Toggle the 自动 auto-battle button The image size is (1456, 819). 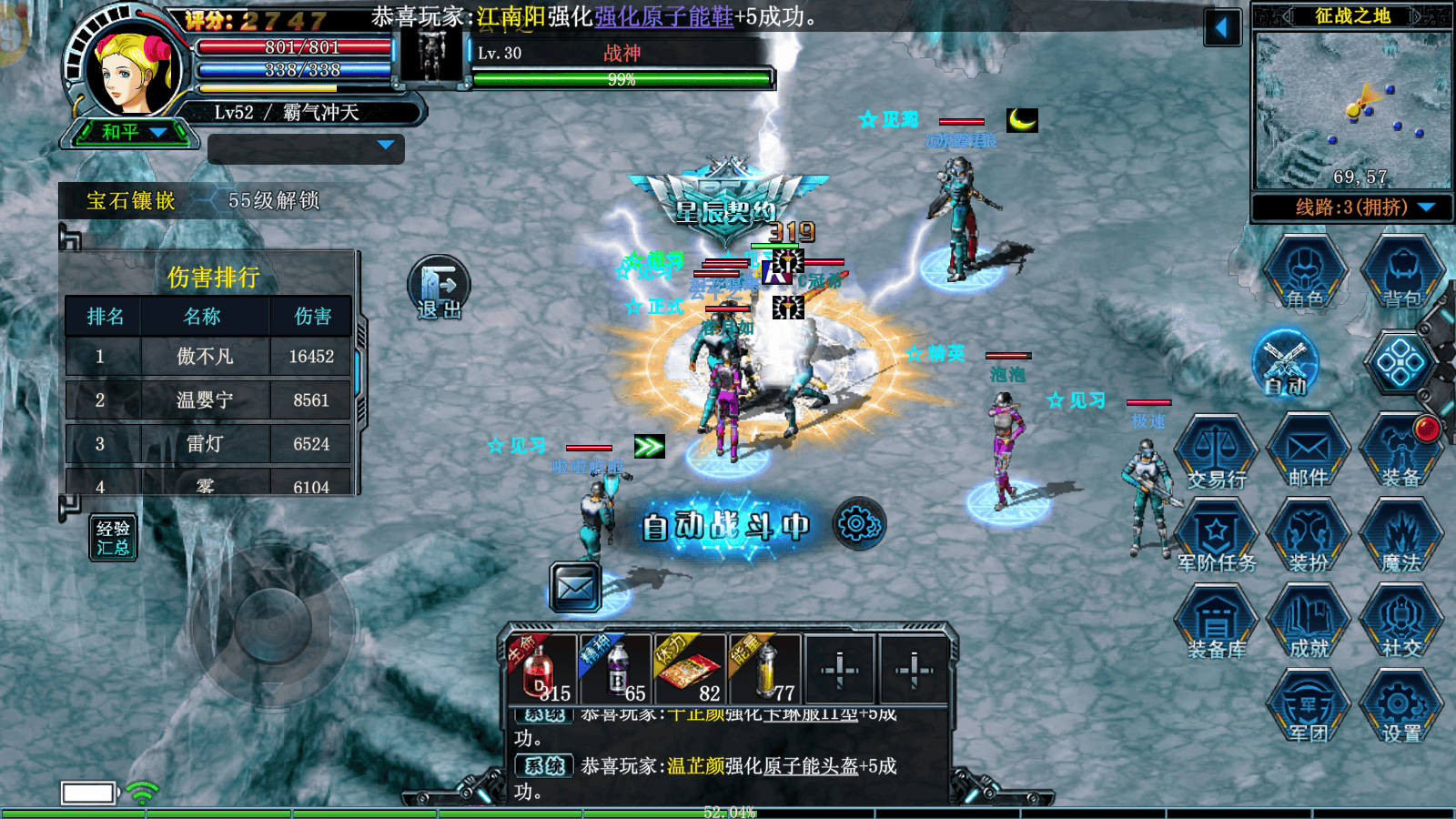pyautogui.click(x=1285, y=364)
